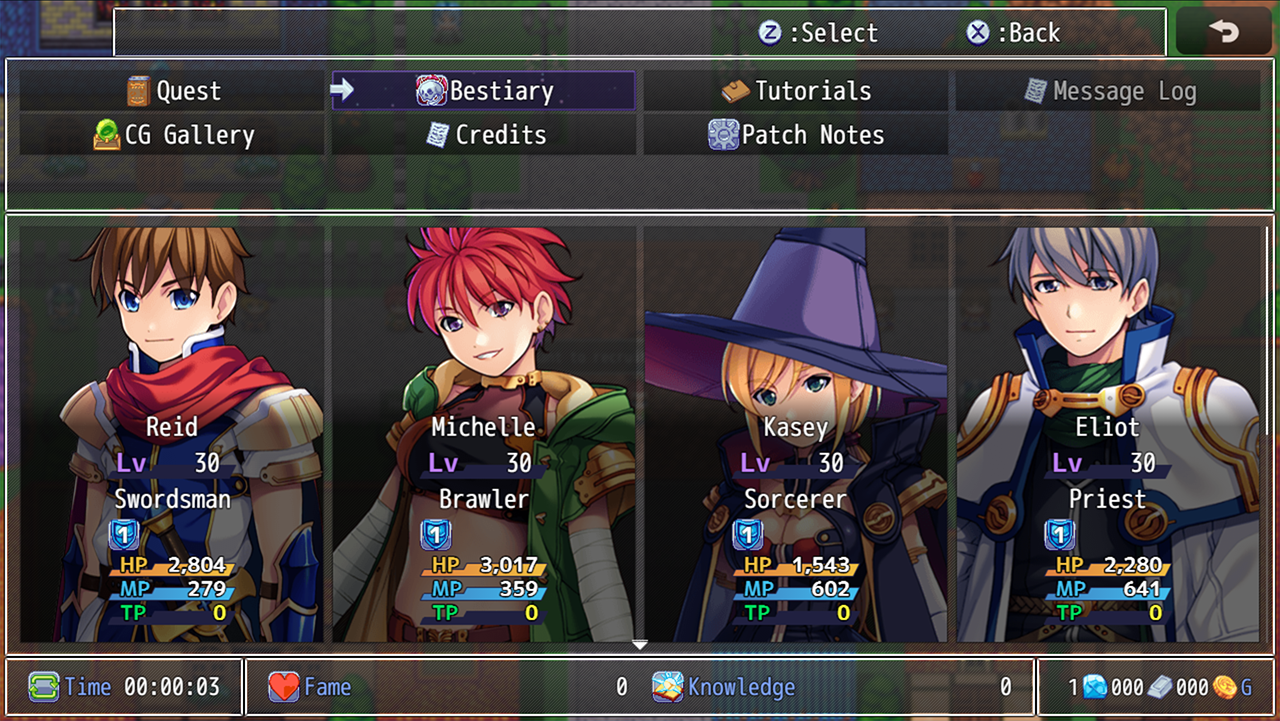The height and width of the screenshot is (721, 1280).
Task: Open the Quest menu entry
Action: [x=172, y=91]
